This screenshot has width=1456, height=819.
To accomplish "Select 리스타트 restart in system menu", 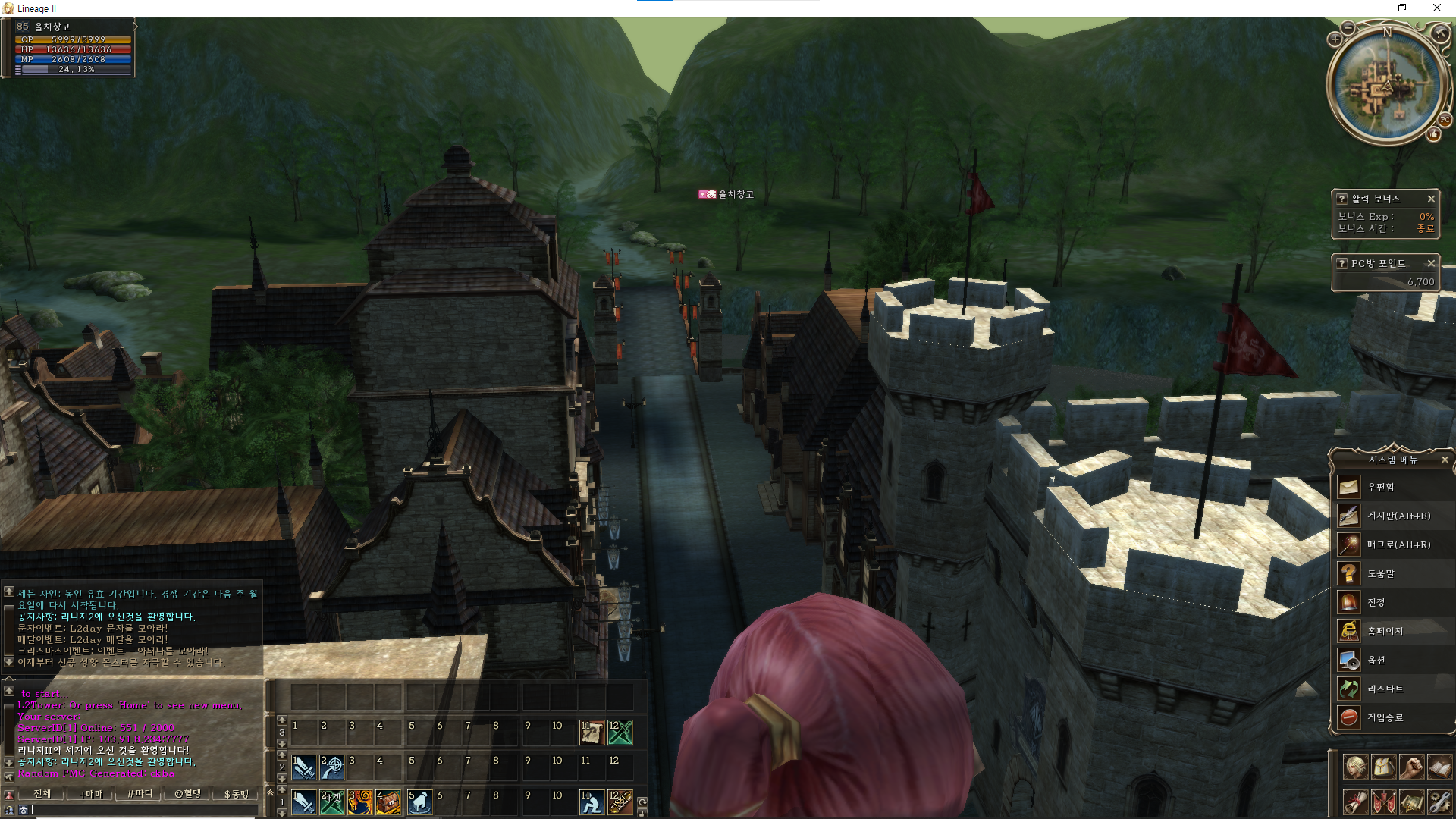I will [1385, 689].
